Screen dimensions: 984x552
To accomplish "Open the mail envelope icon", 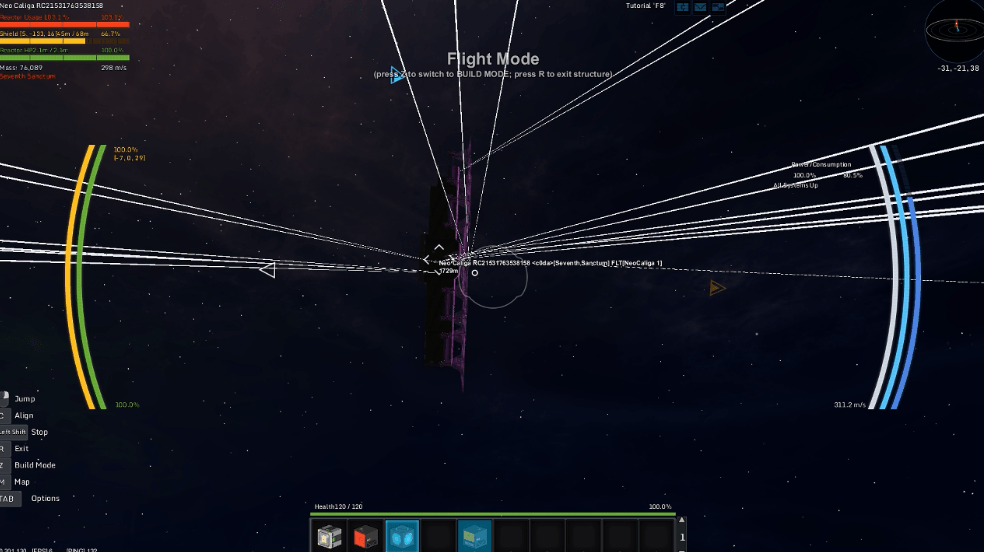I will click(x=700, y=7).
